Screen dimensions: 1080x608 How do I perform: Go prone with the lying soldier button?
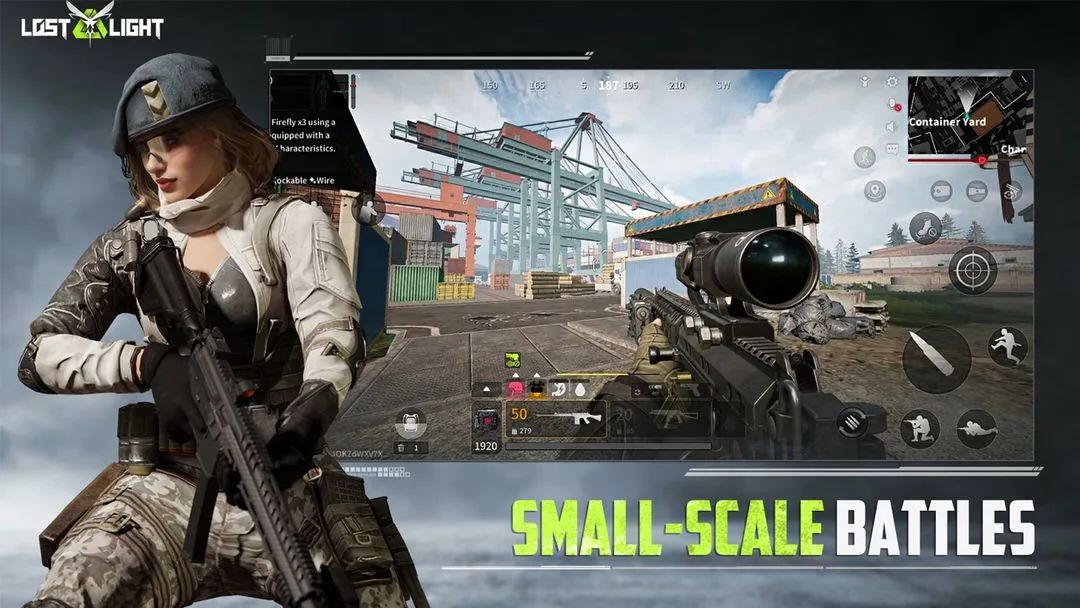pos(977,428)
